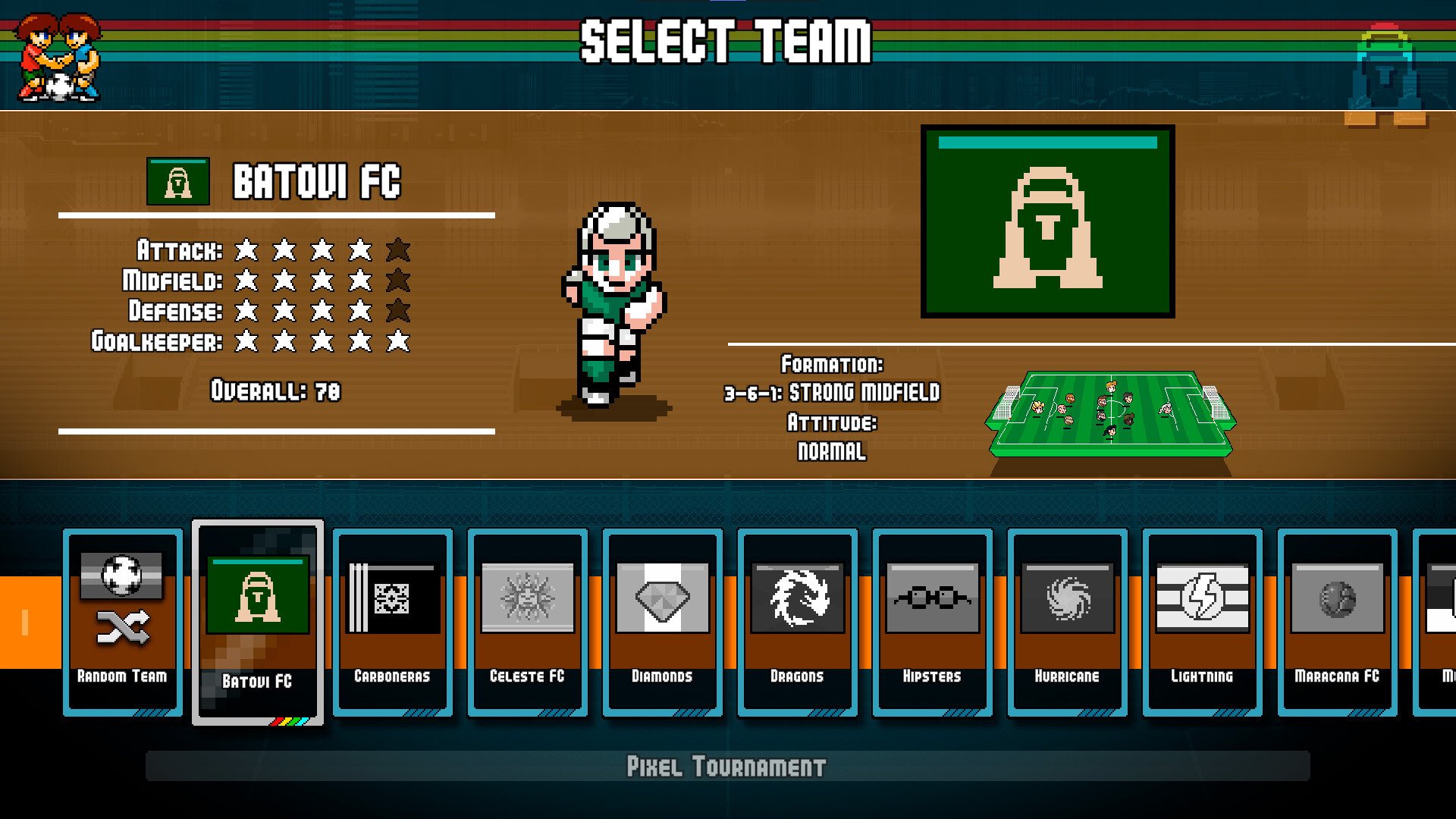Choose the Diamonds team card
The image size is (1456, 819).
point(663,622)
